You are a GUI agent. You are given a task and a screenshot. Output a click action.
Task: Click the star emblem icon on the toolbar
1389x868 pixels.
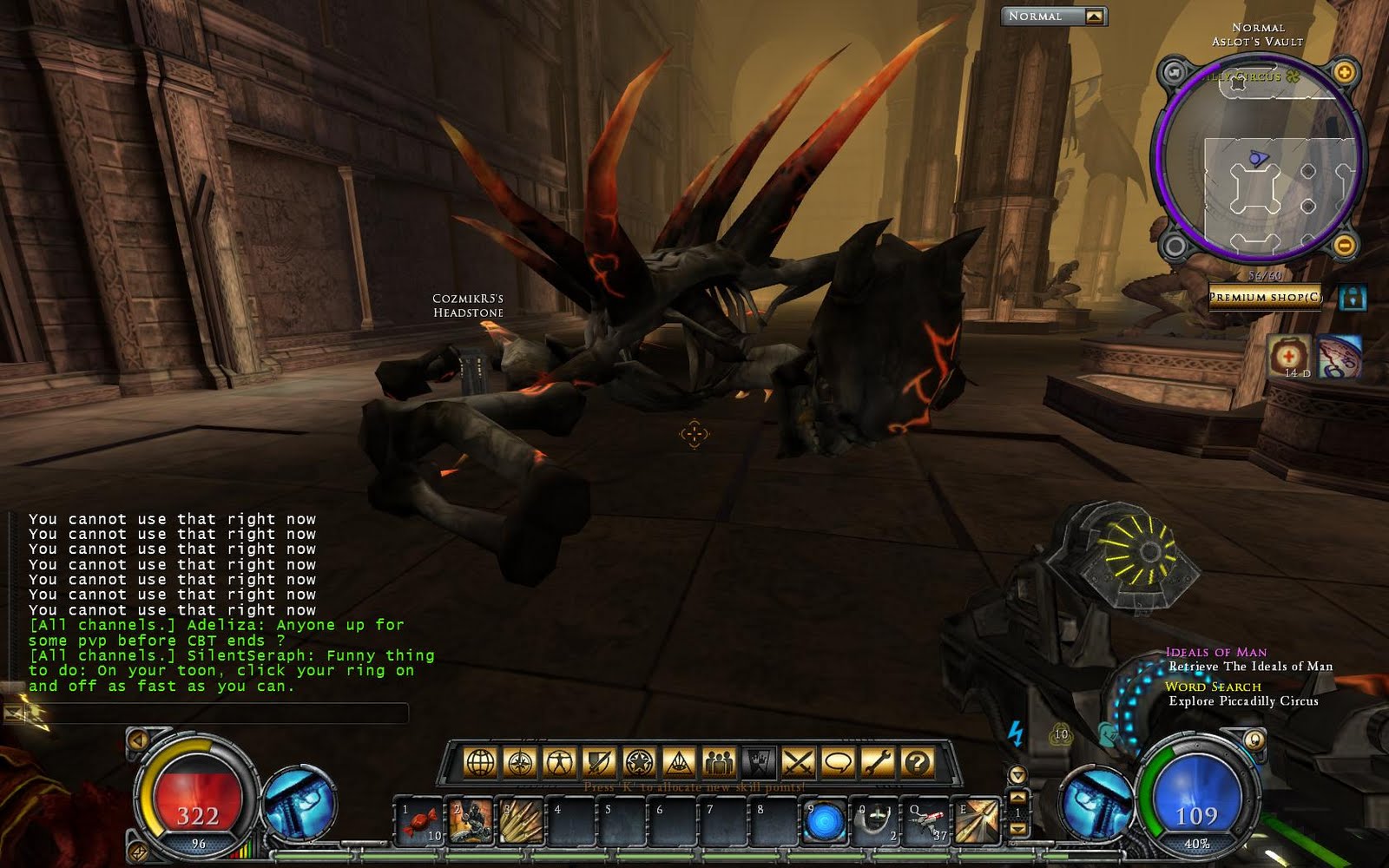637,761
